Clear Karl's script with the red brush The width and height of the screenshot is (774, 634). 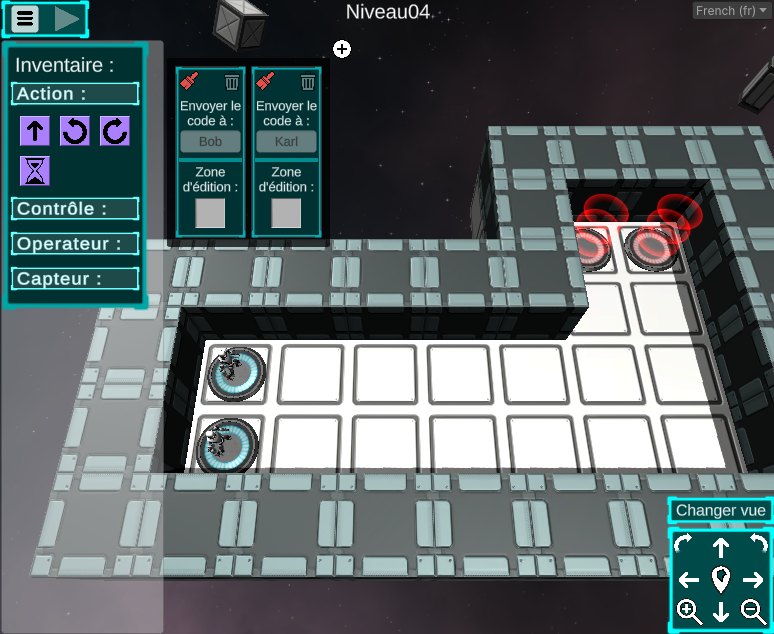tap(266, 82)
